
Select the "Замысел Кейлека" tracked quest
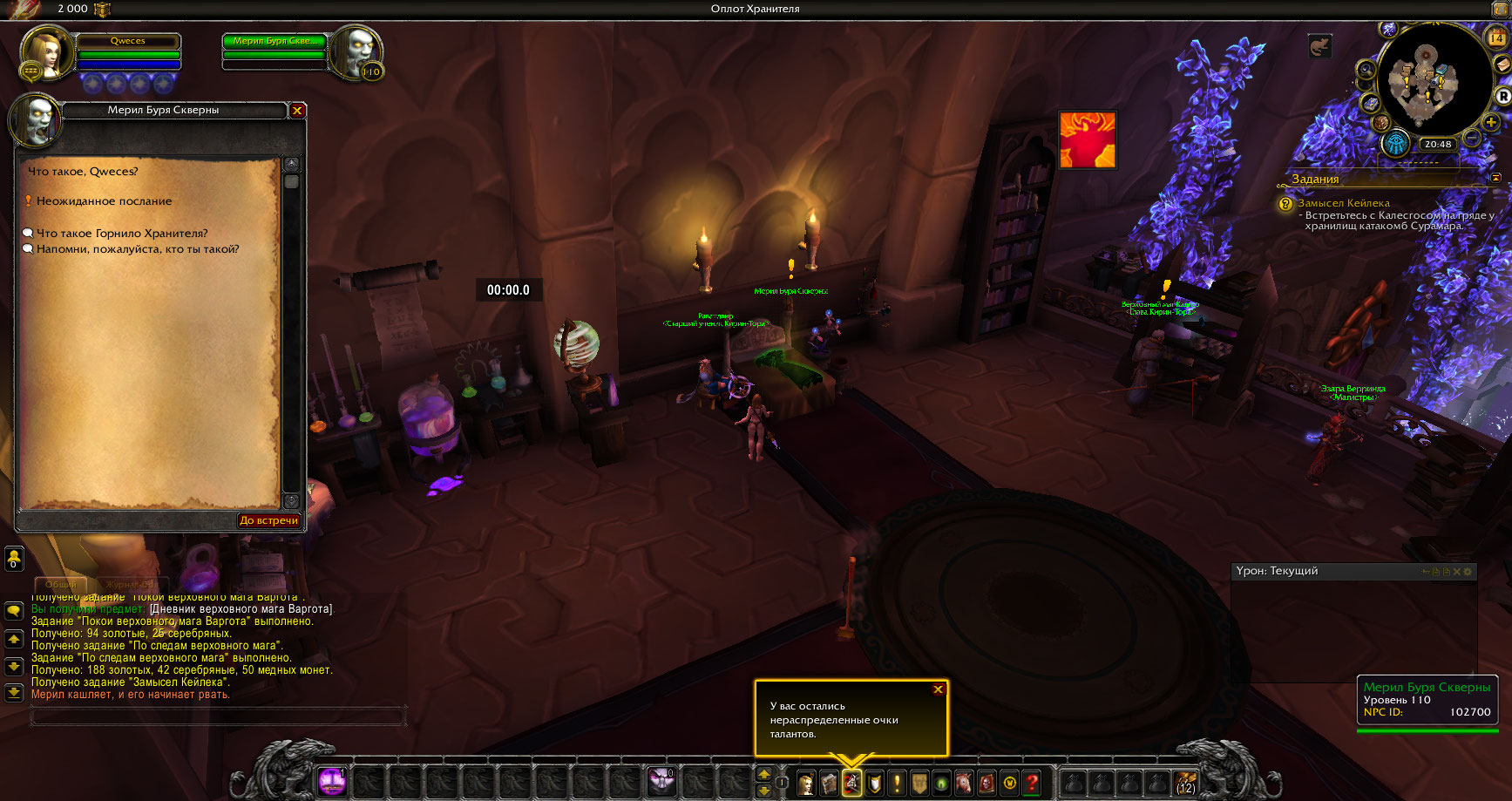(1344, 203)
